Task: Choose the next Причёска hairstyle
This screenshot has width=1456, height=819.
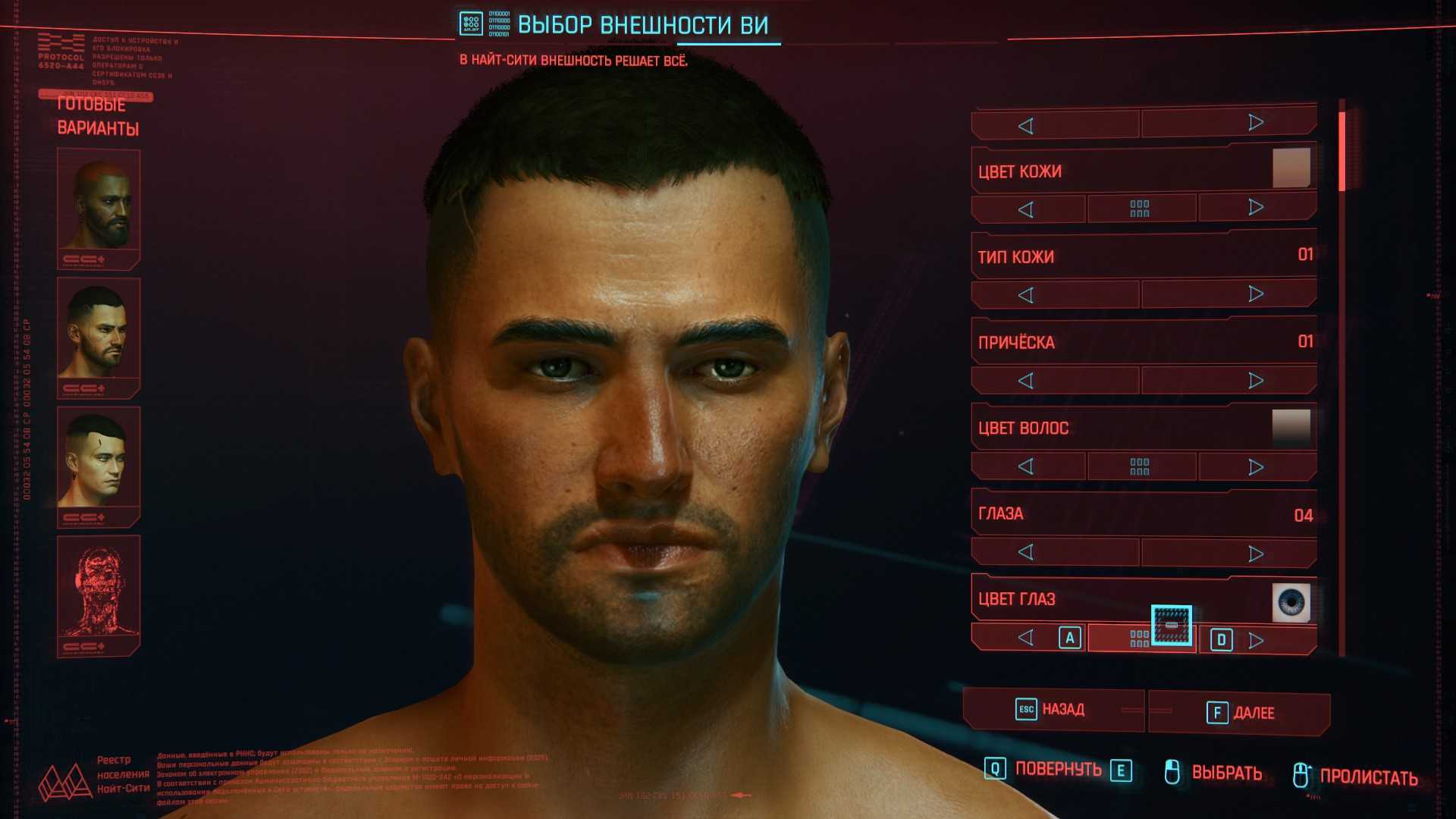Action: [1256, 380]
